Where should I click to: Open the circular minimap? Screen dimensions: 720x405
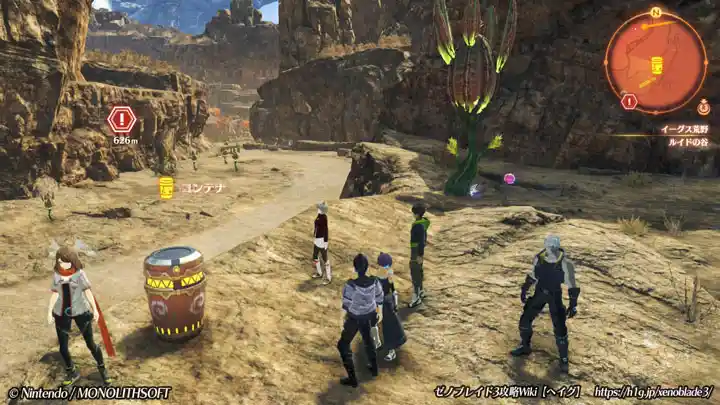point(656,60)
